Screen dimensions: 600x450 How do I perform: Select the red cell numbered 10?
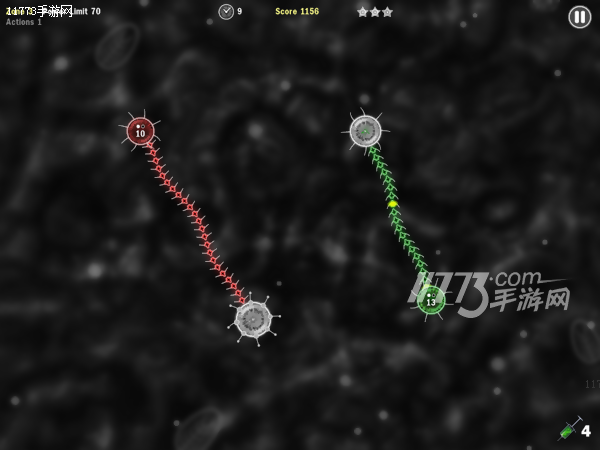pos(140,131)
